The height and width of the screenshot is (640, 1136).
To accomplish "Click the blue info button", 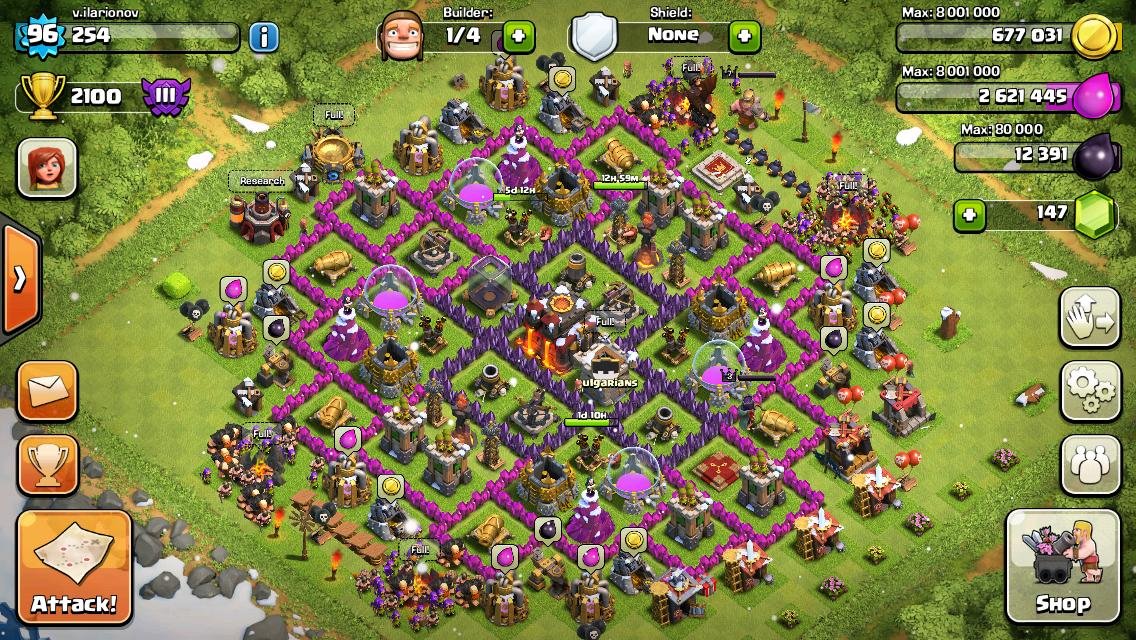I will [263, 38].
